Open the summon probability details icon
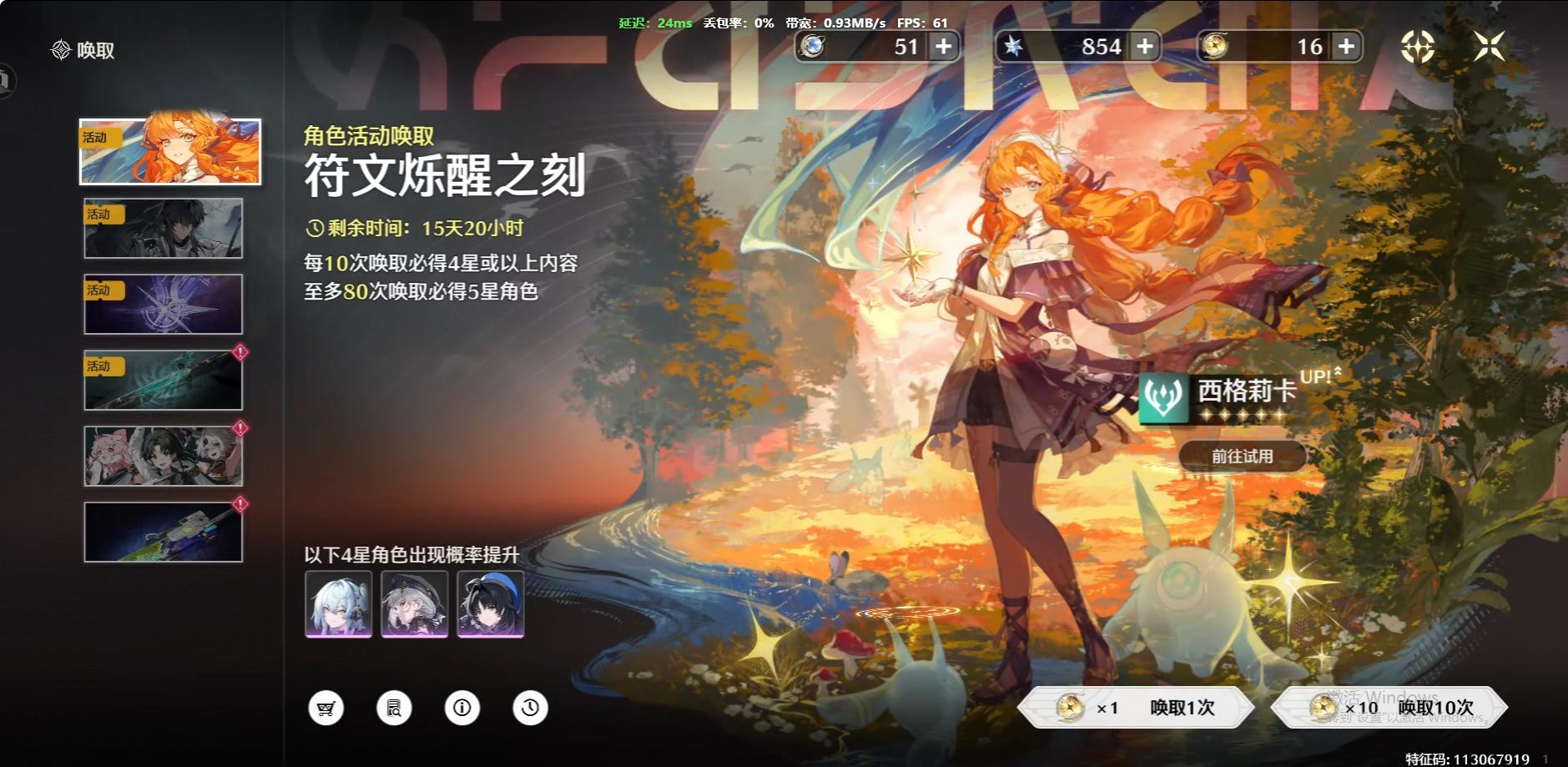Viewport: 1568px width, 767px height. coord(394,707)
